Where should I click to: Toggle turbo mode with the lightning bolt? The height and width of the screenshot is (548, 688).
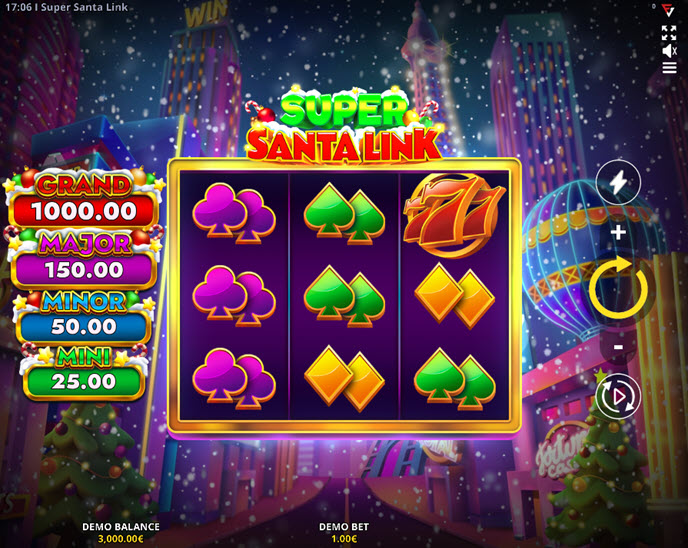[x=618, y=183]
